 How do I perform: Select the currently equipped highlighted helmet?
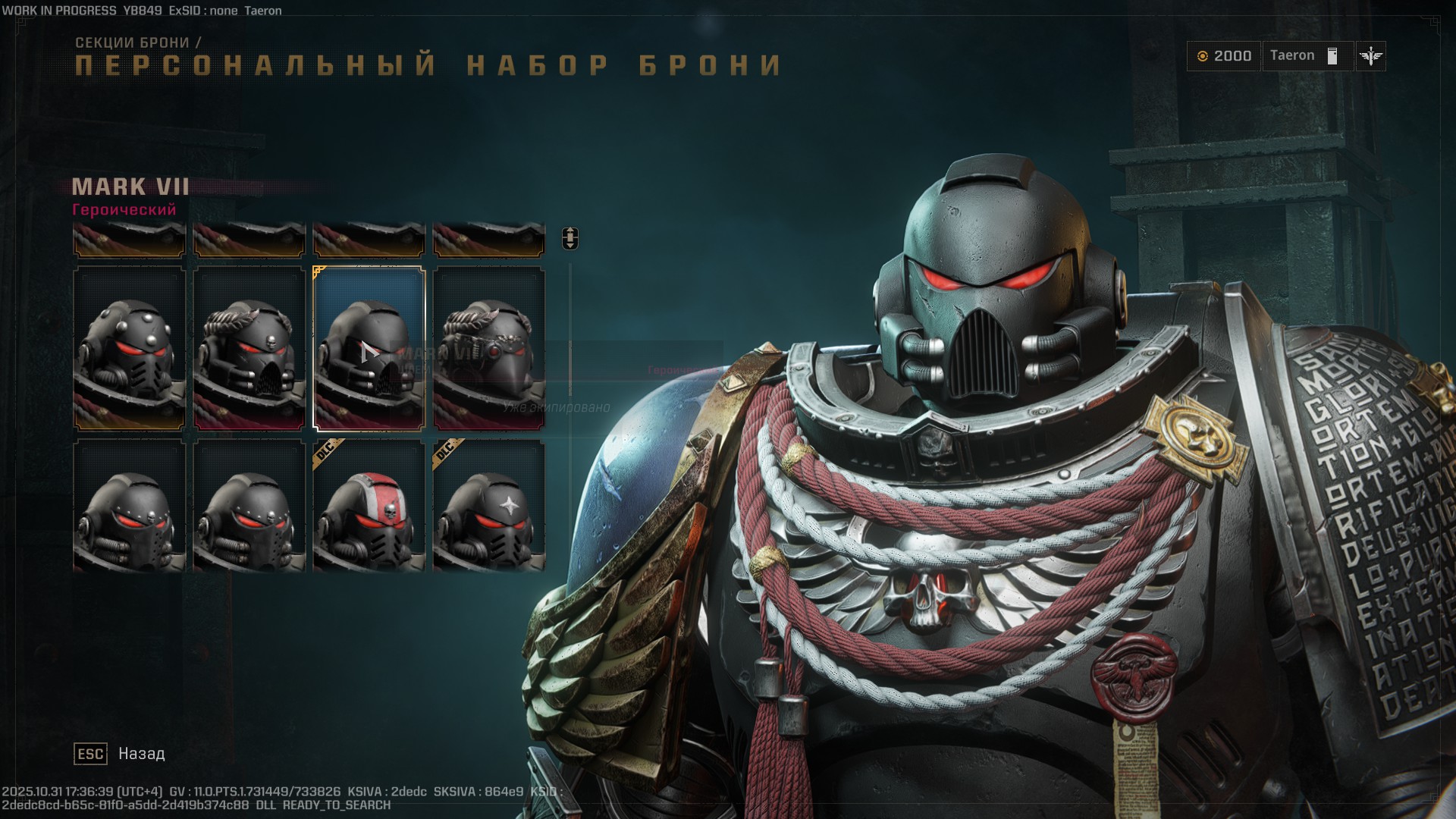pyautogui.click(x=369, y=349)
